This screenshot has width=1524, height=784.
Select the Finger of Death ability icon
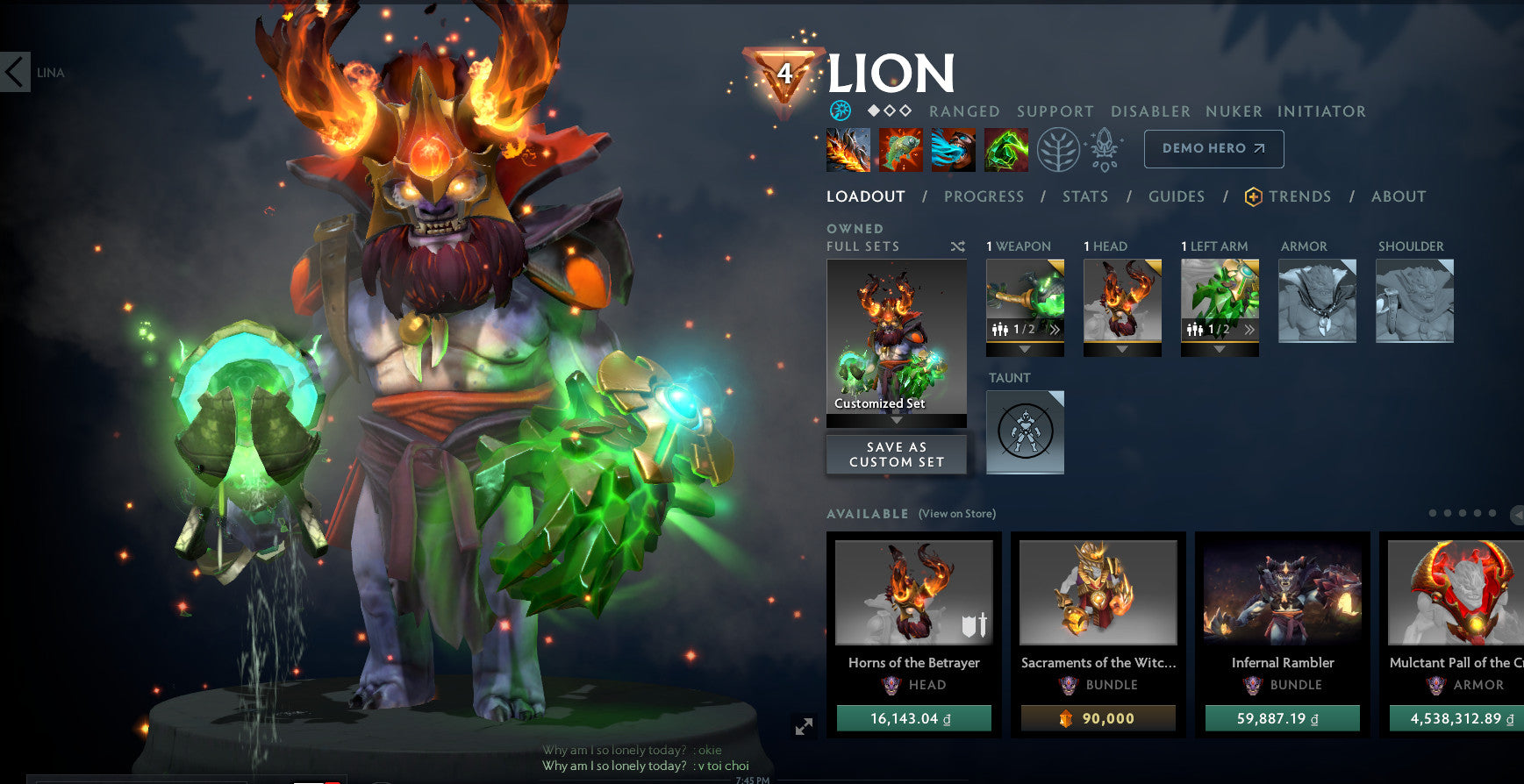click(x=1005, y=149)
